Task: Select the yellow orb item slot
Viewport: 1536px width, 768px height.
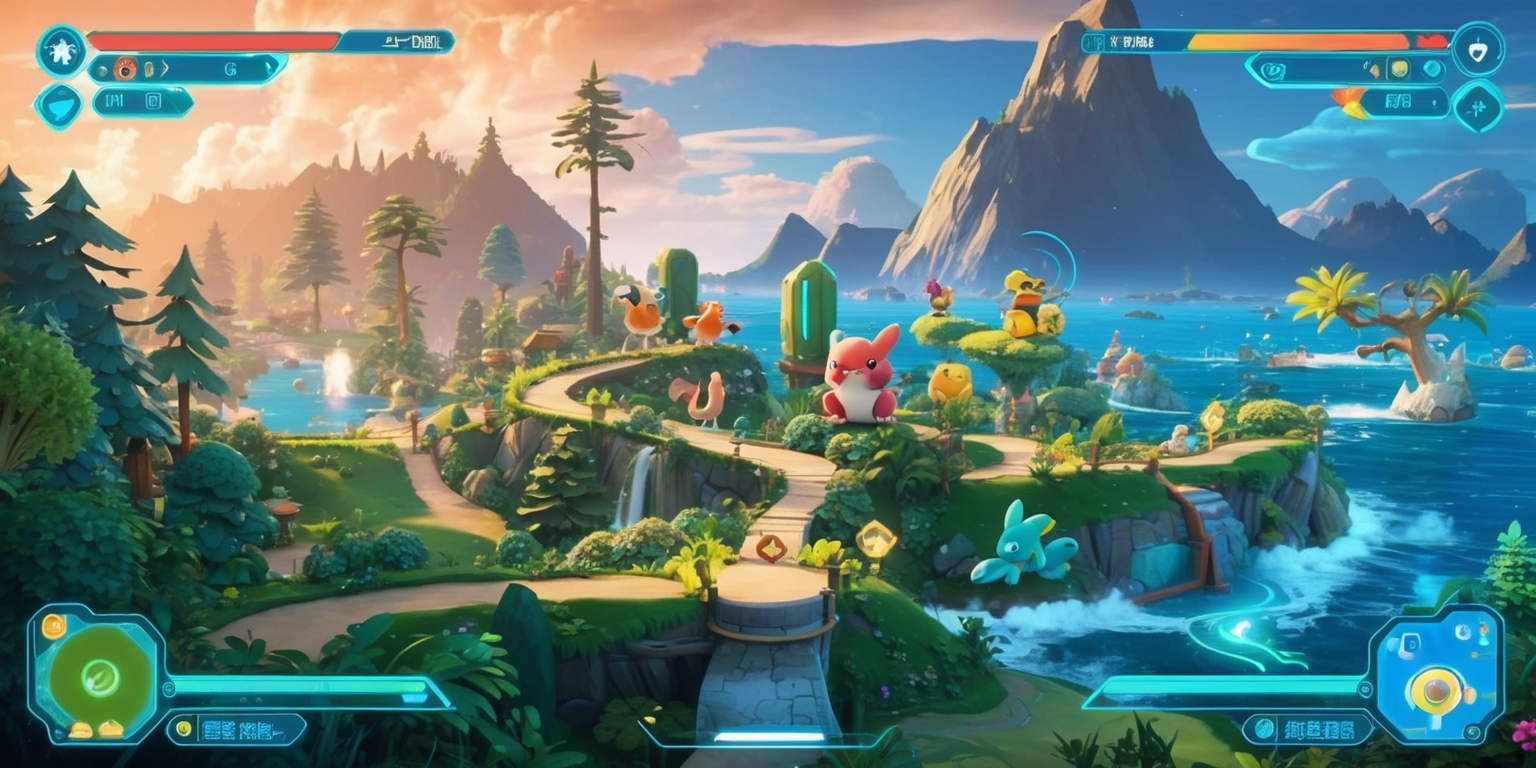Action: pyautogui.click(x=1400, y=69)
